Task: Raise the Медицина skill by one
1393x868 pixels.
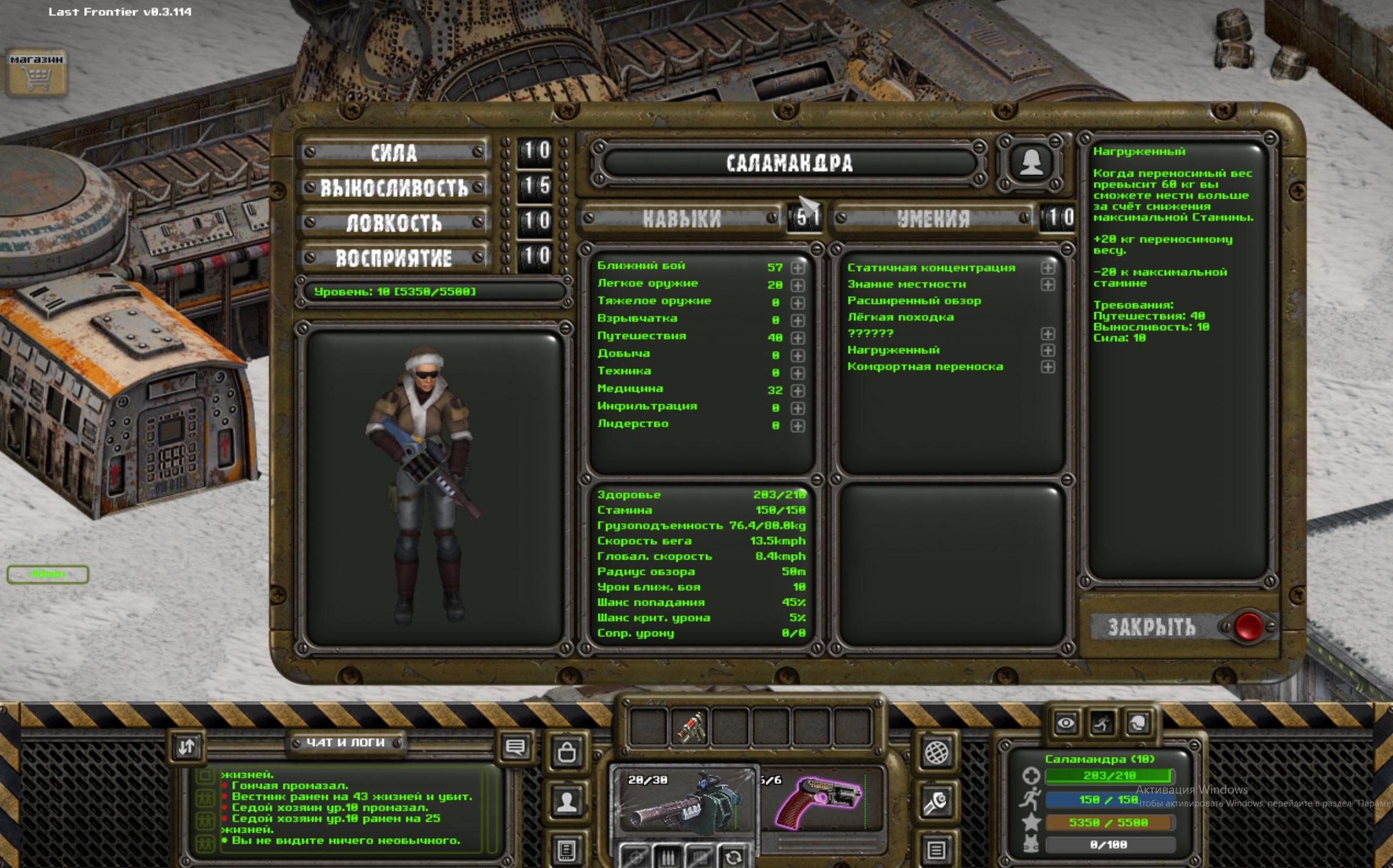Action: [797, 391]
